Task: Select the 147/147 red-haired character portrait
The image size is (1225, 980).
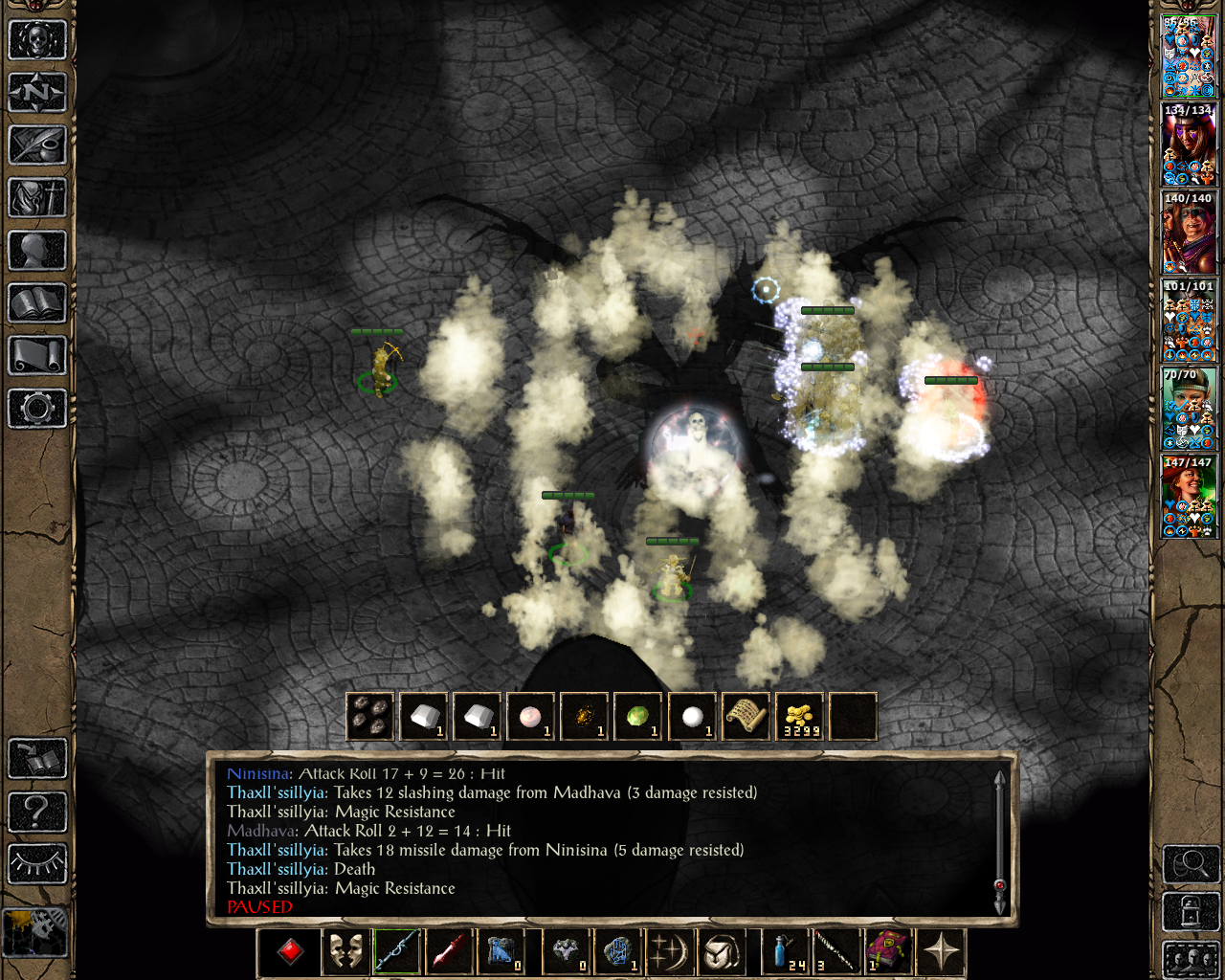Action: (1189, 497)
